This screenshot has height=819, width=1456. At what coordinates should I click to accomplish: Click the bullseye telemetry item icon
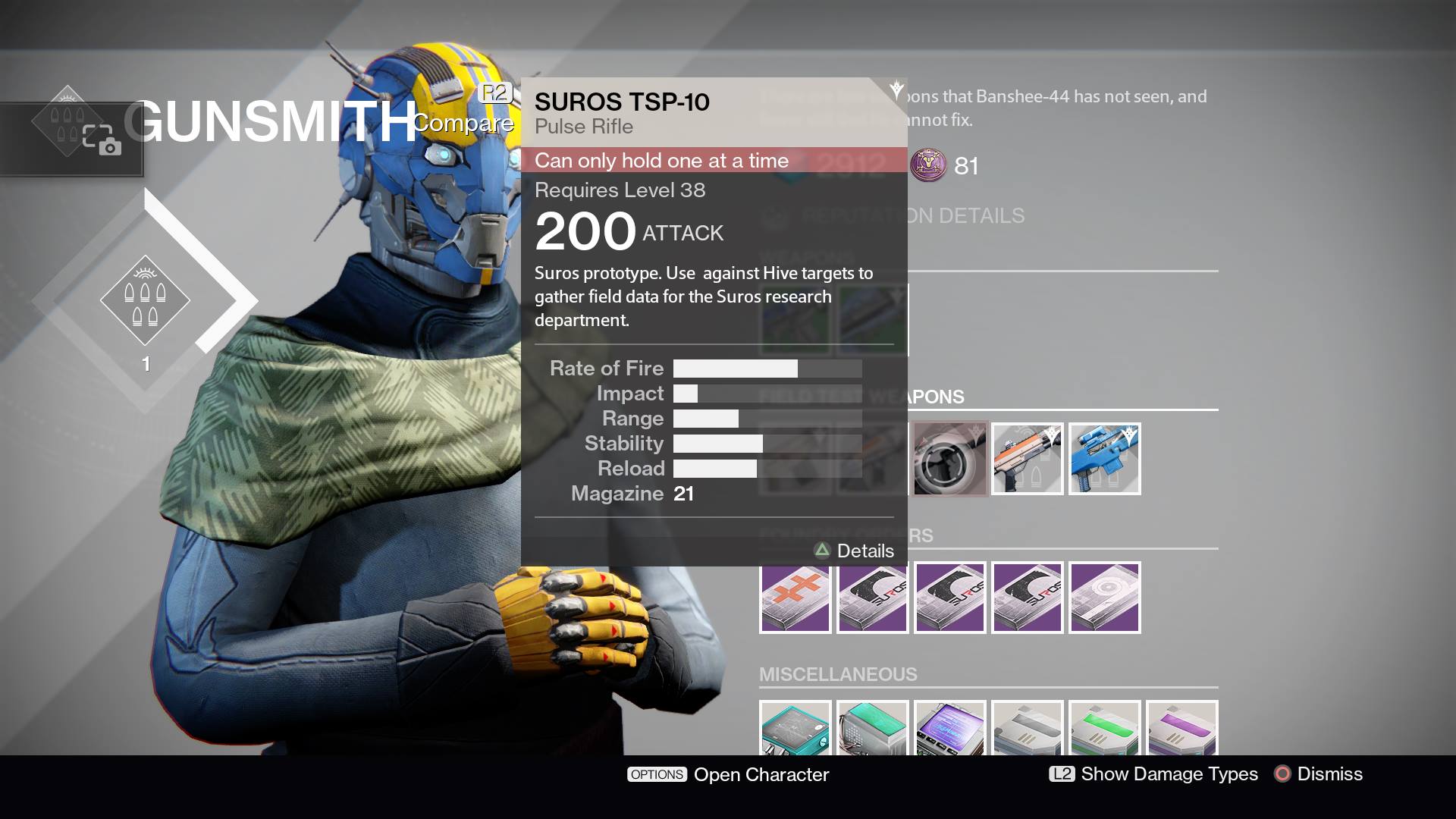point(1104,597)
